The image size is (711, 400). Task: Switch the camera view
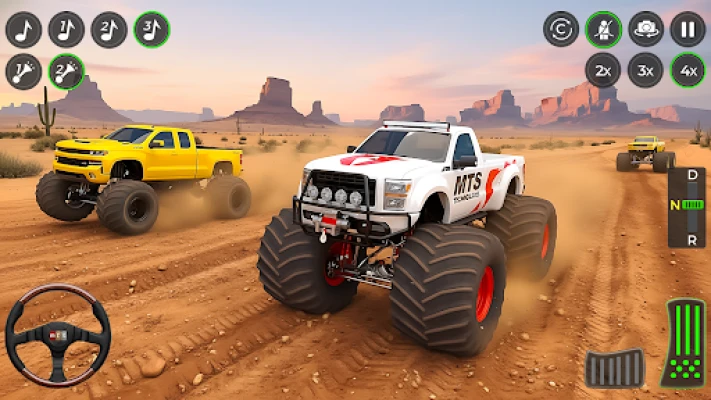646,29
